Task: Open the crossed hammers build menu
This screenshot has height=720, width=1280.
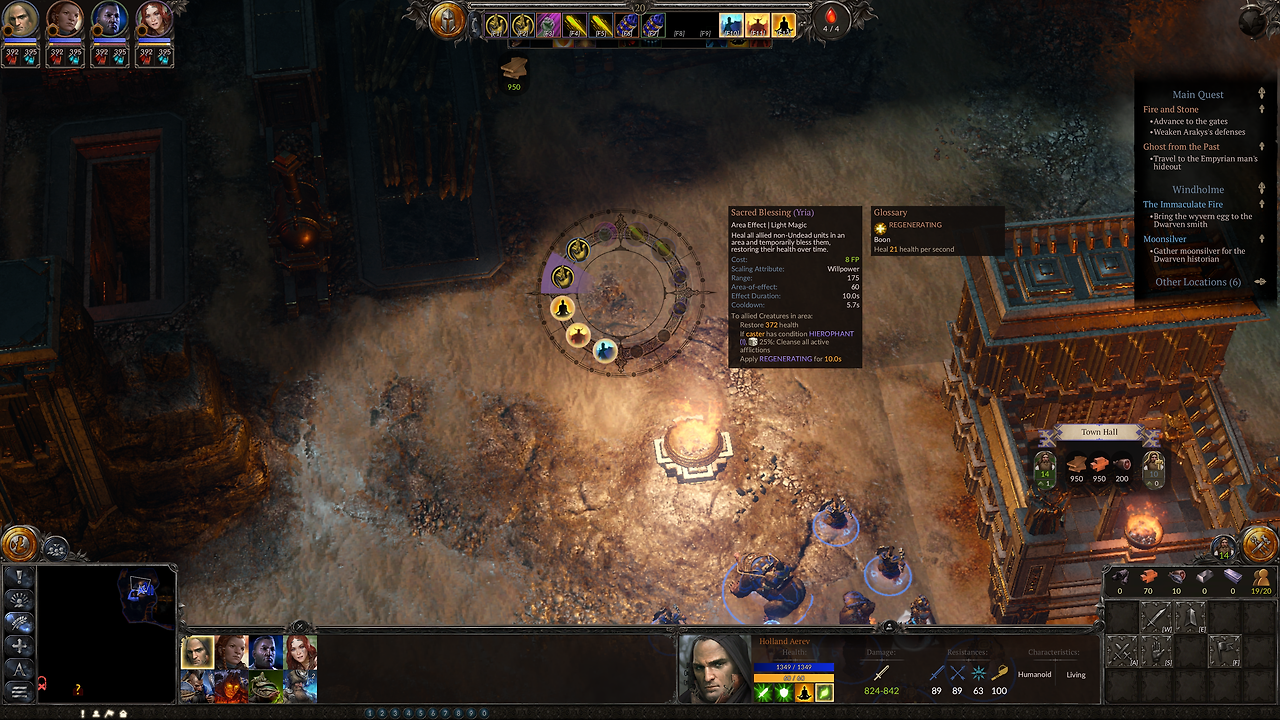Action: pyautogui.click(x=1259, y=542)
